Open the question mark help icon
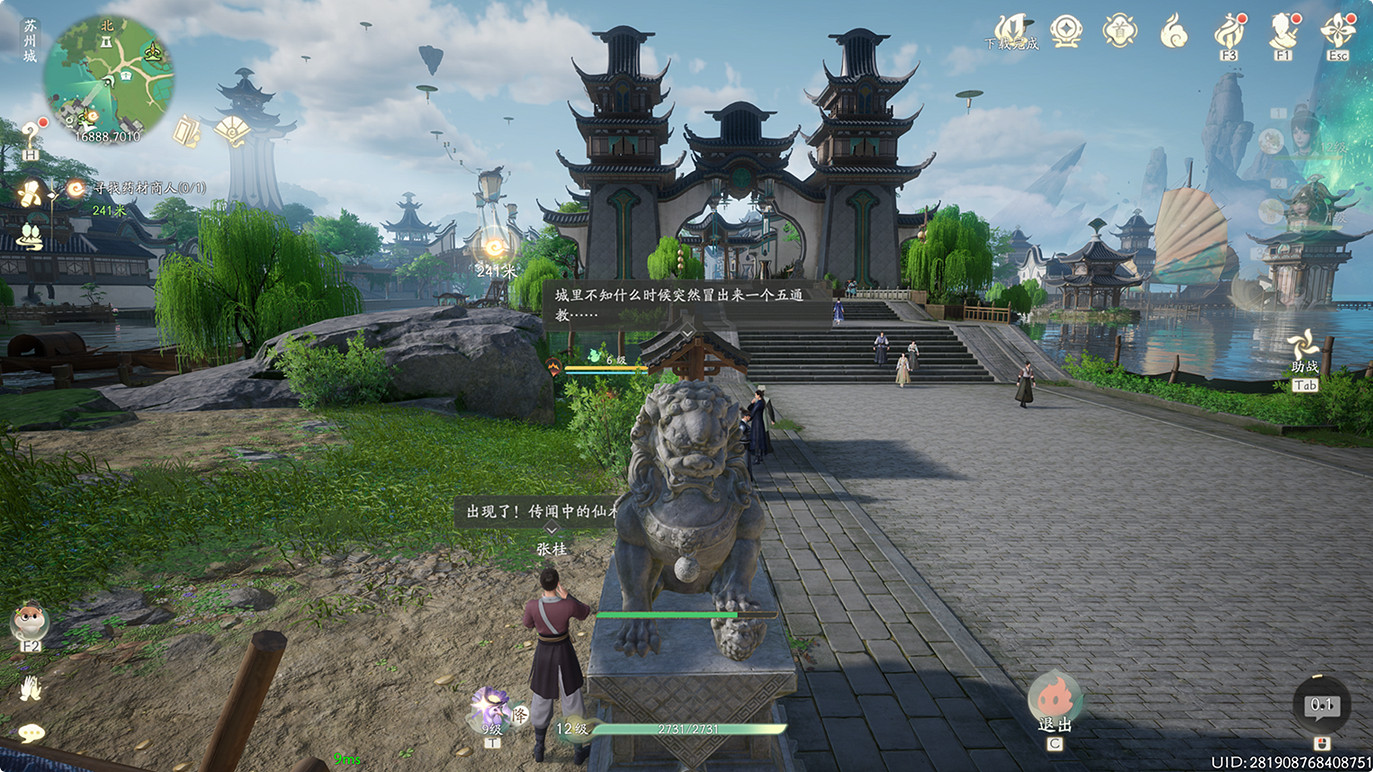The height and width of the screenshot is (772, 1373). click(x=31, y=134)
